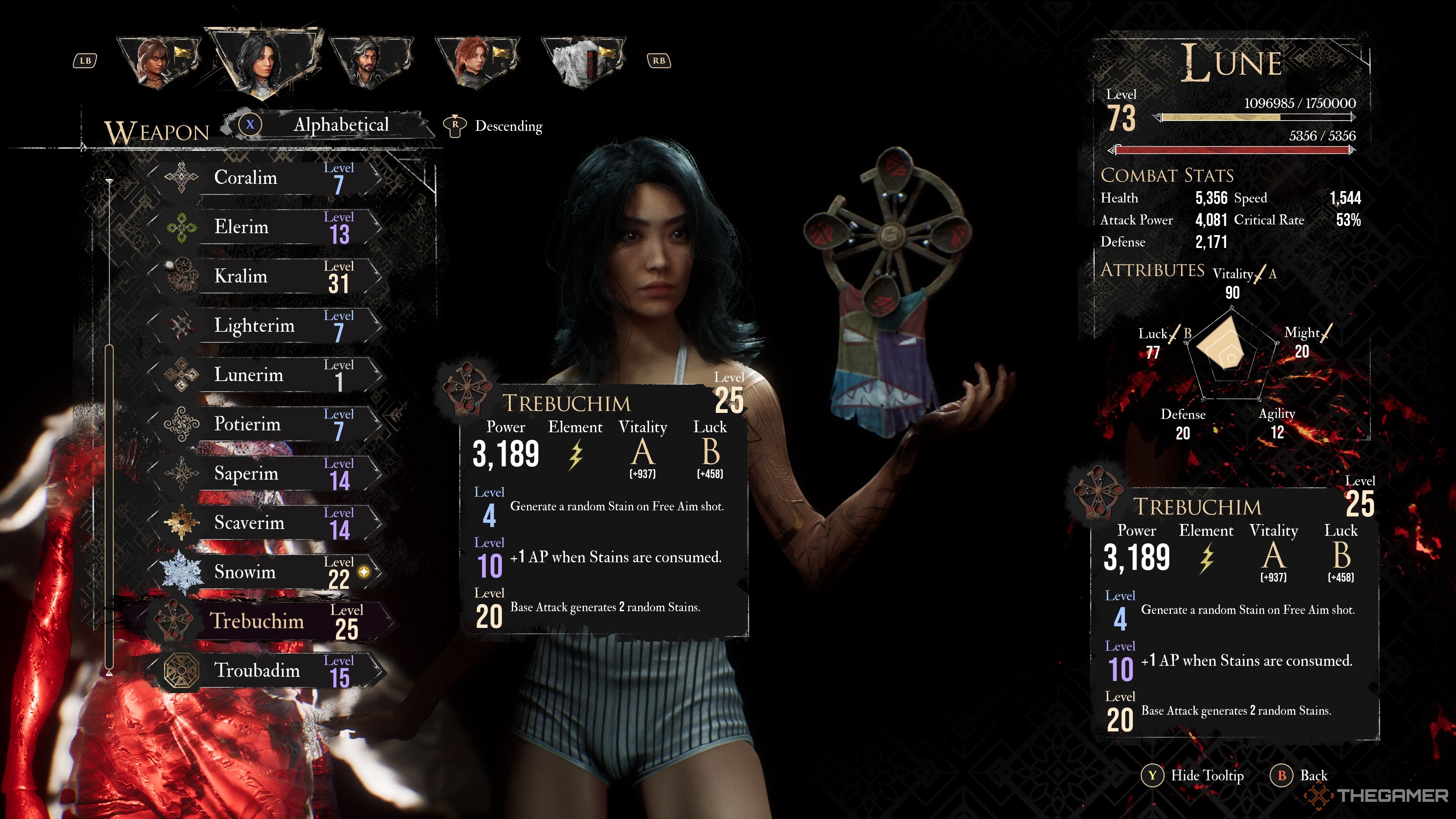Choose the Potierim weapon row

[266, 424]
